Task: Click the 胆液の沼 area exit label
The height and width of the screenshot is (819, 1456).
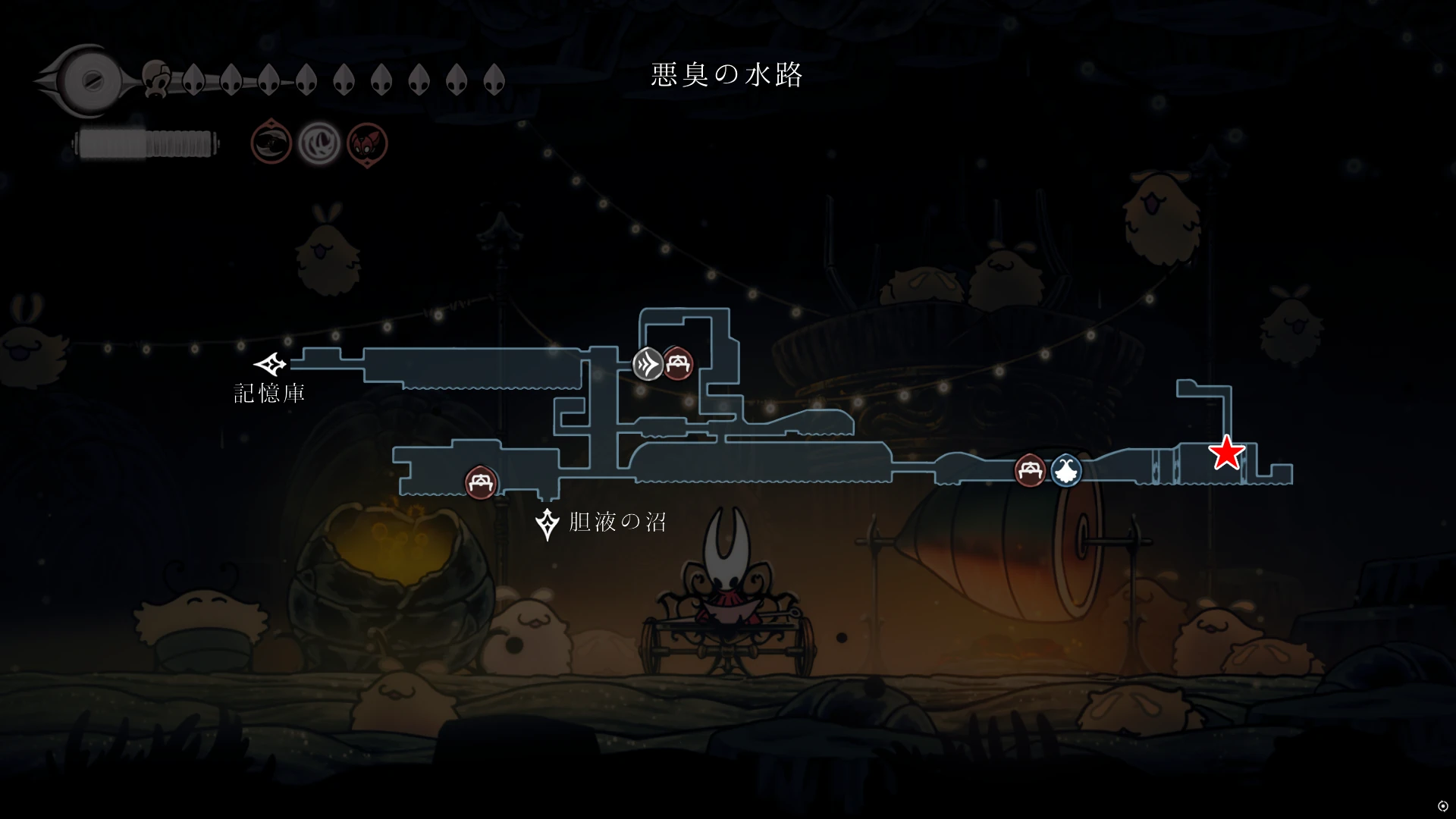Action: pyautogui.click(x=617, y=522)
